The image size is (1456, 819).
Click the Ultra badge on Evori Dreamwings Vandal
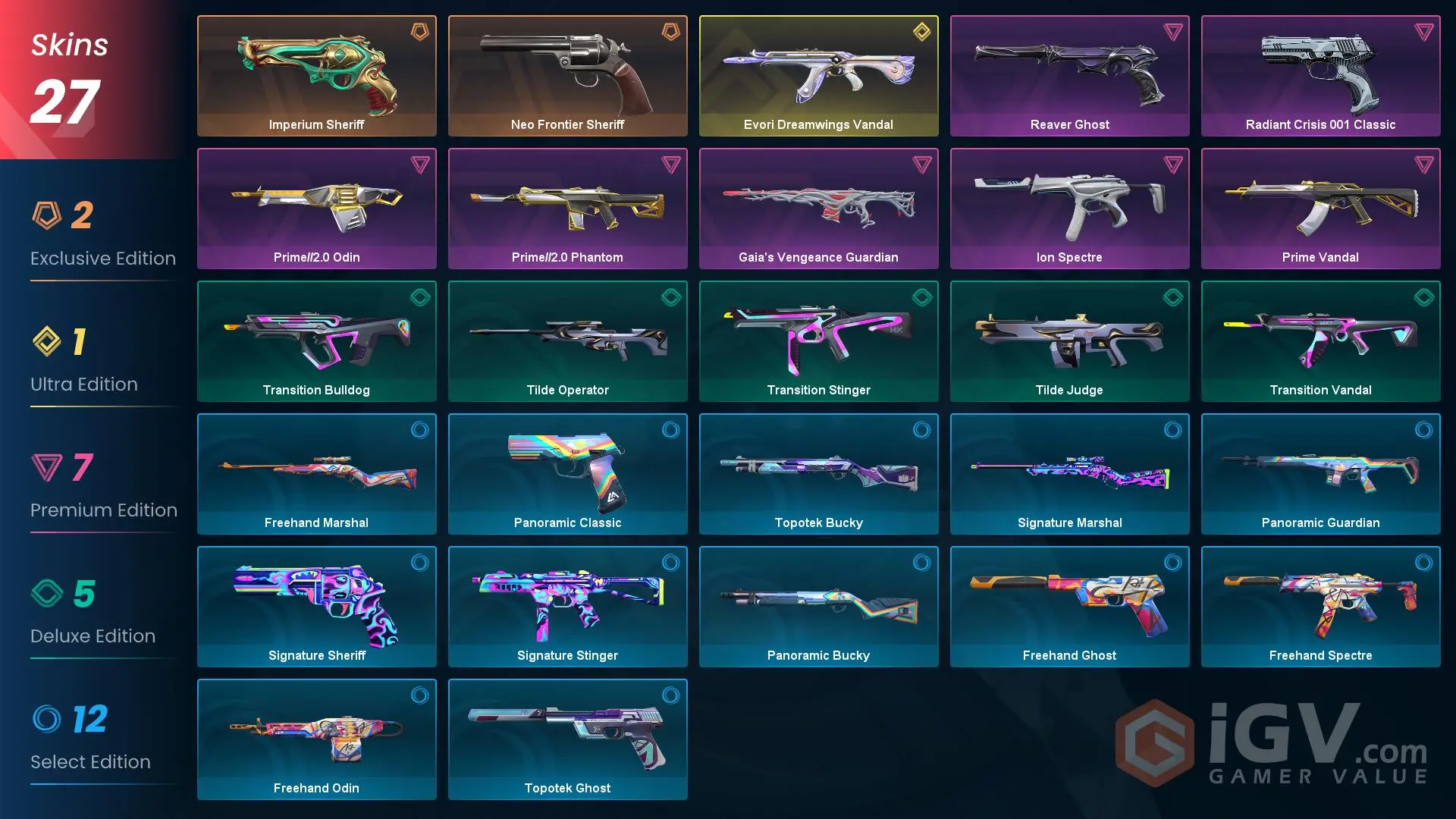click(921, 32)
